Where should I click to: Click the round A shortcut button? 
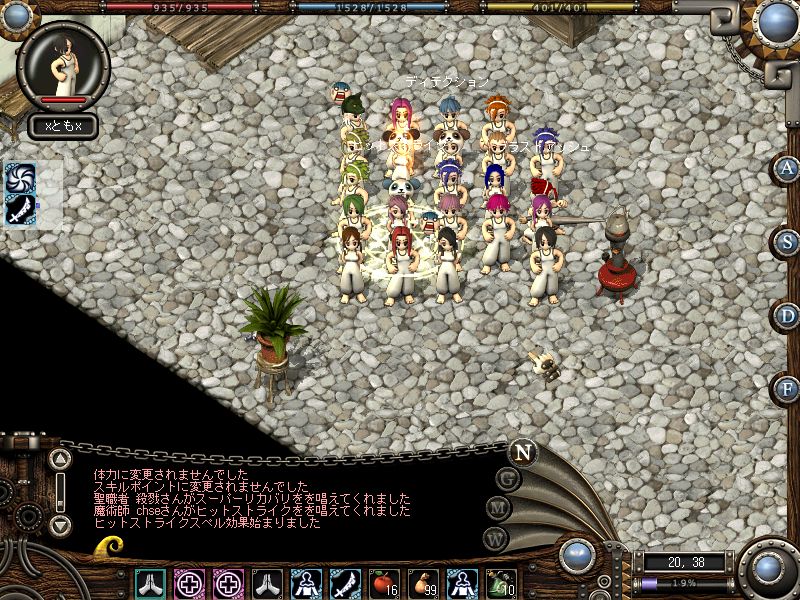(x=788, y=169)
